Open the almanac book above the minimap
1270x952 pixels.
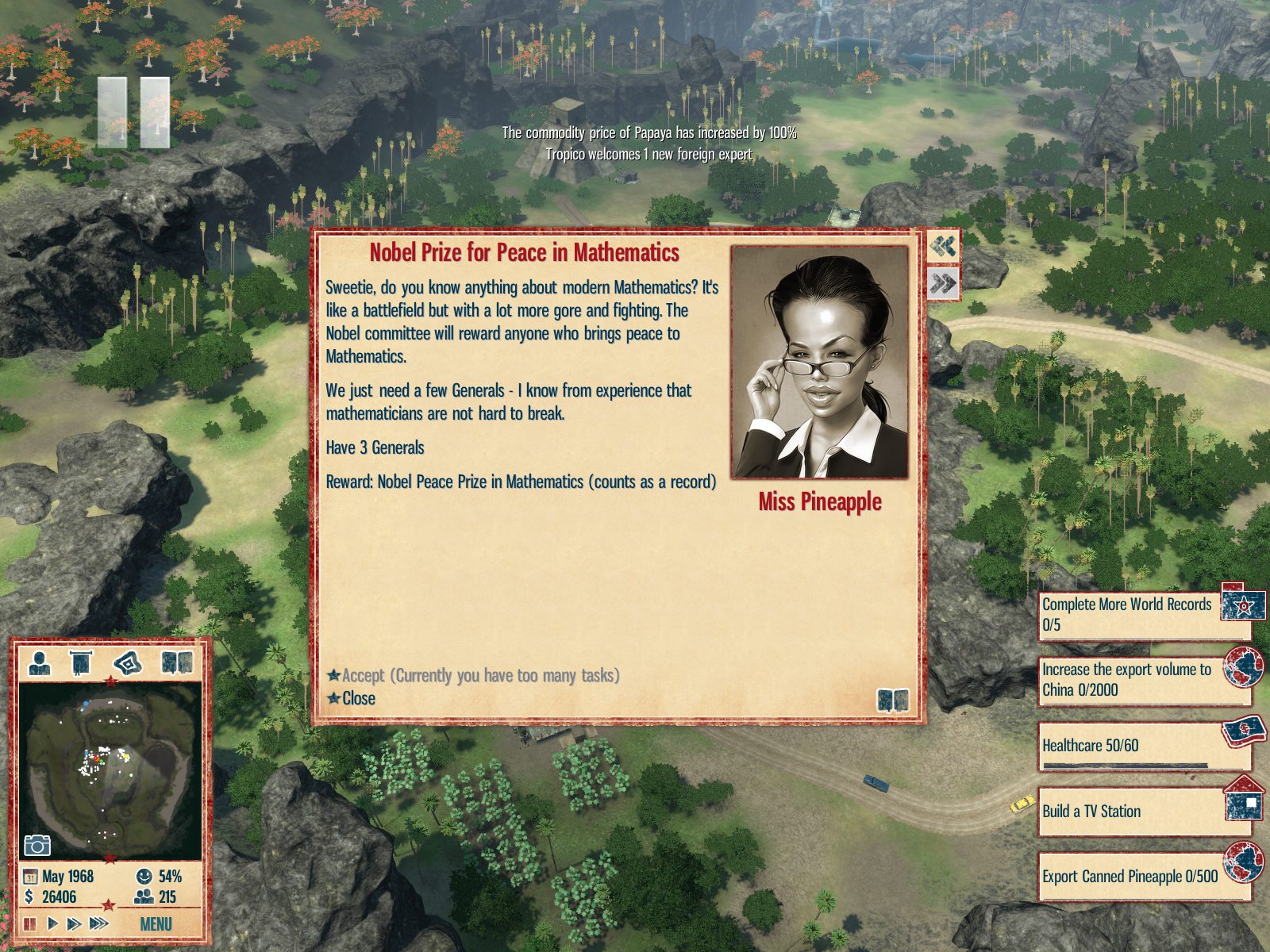pos(177,662)
